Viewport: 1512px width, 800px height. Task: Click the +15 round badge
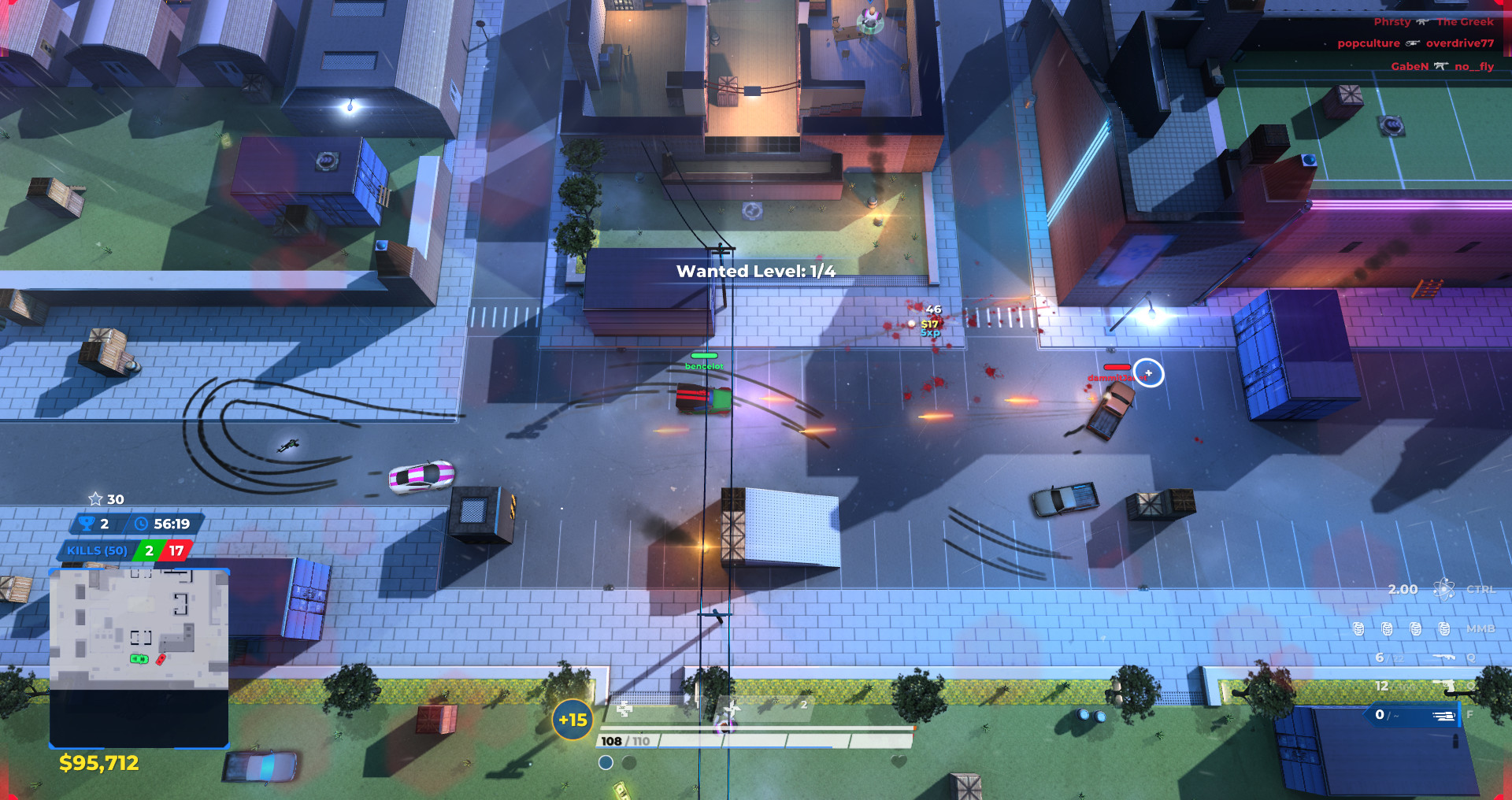pos(573,720)
